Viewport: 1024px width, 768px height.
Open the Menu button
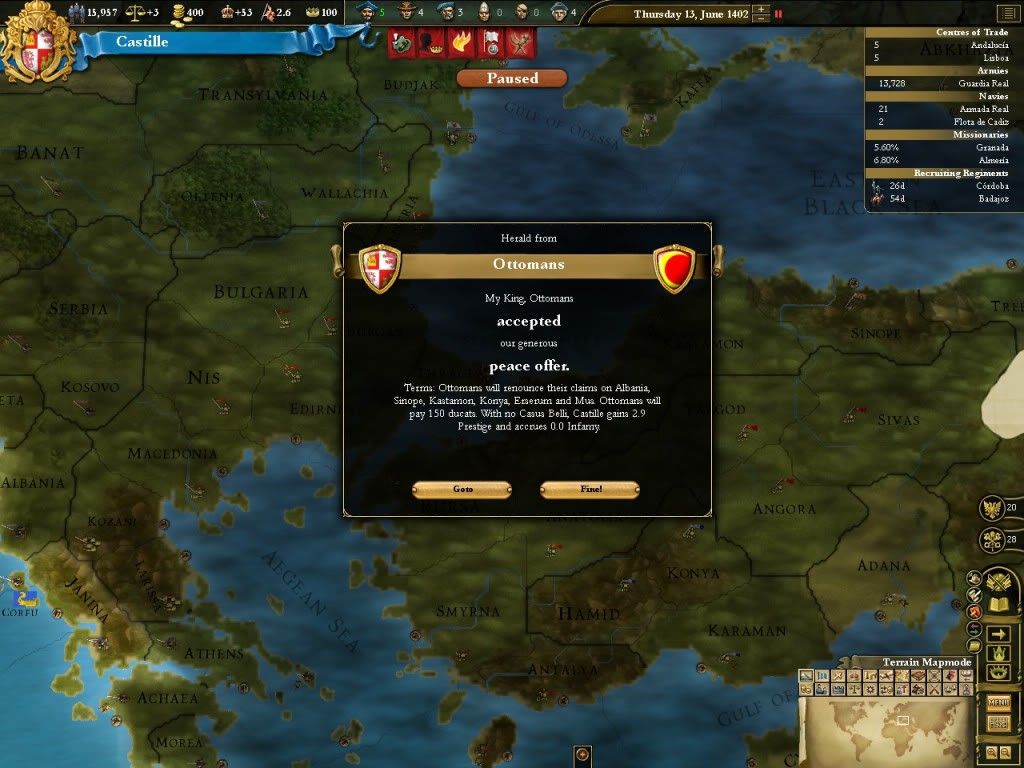[998, 702]
